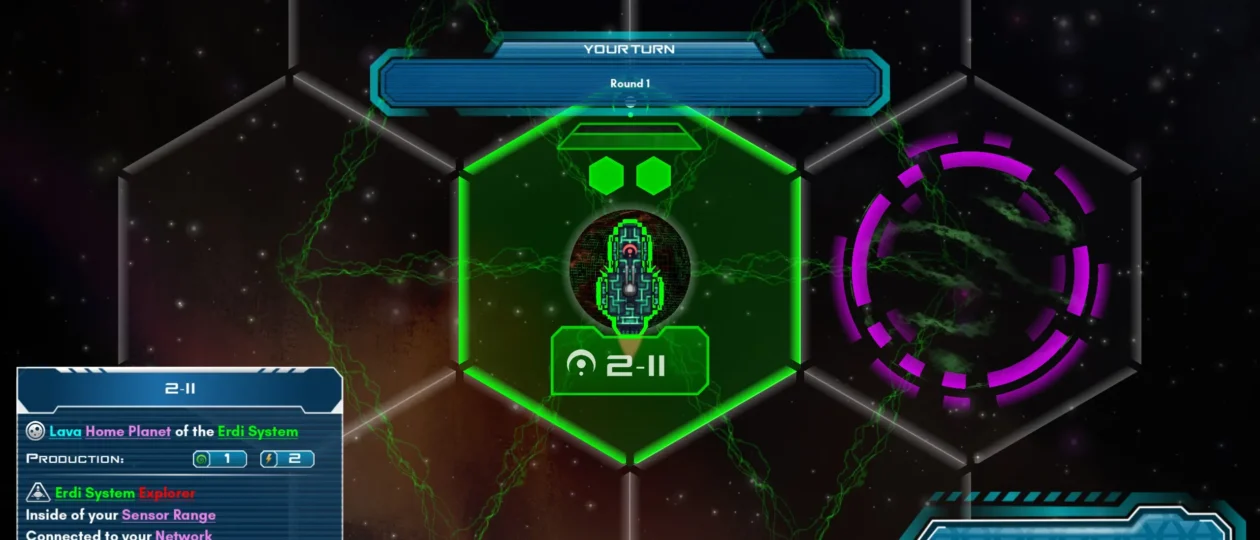Select the Explorer ship unit on the planet
The image size is (1260, 540).
click(630, 272)
